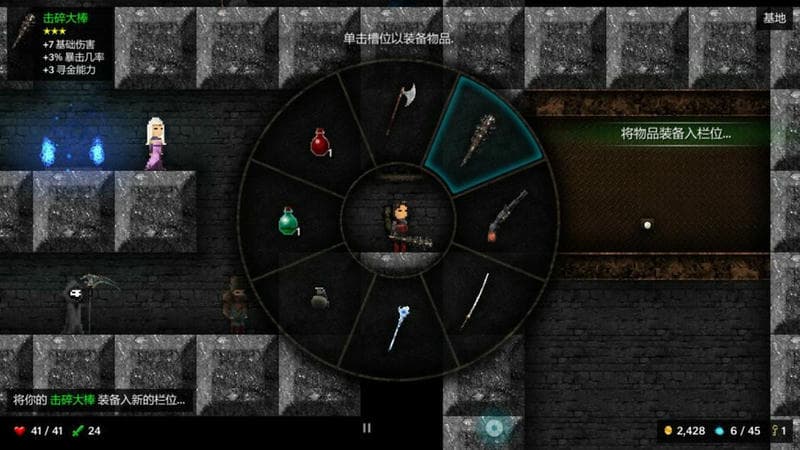Choose the green potion slot
Image resolution: width=800 pixels, height=450 pixels.
coord(288,220)
